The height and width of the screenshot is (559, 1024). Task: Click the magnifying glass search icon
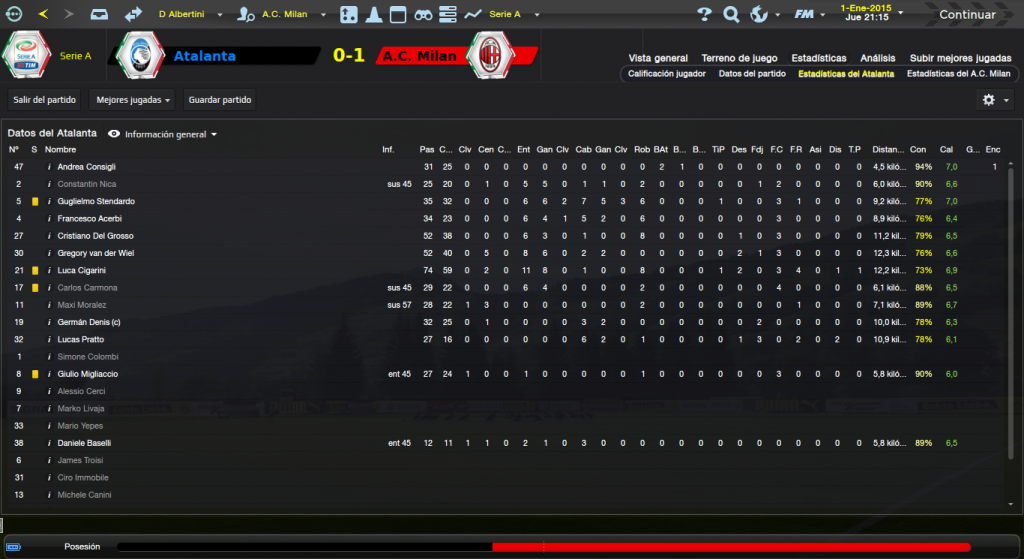click(x=731, y=14)
